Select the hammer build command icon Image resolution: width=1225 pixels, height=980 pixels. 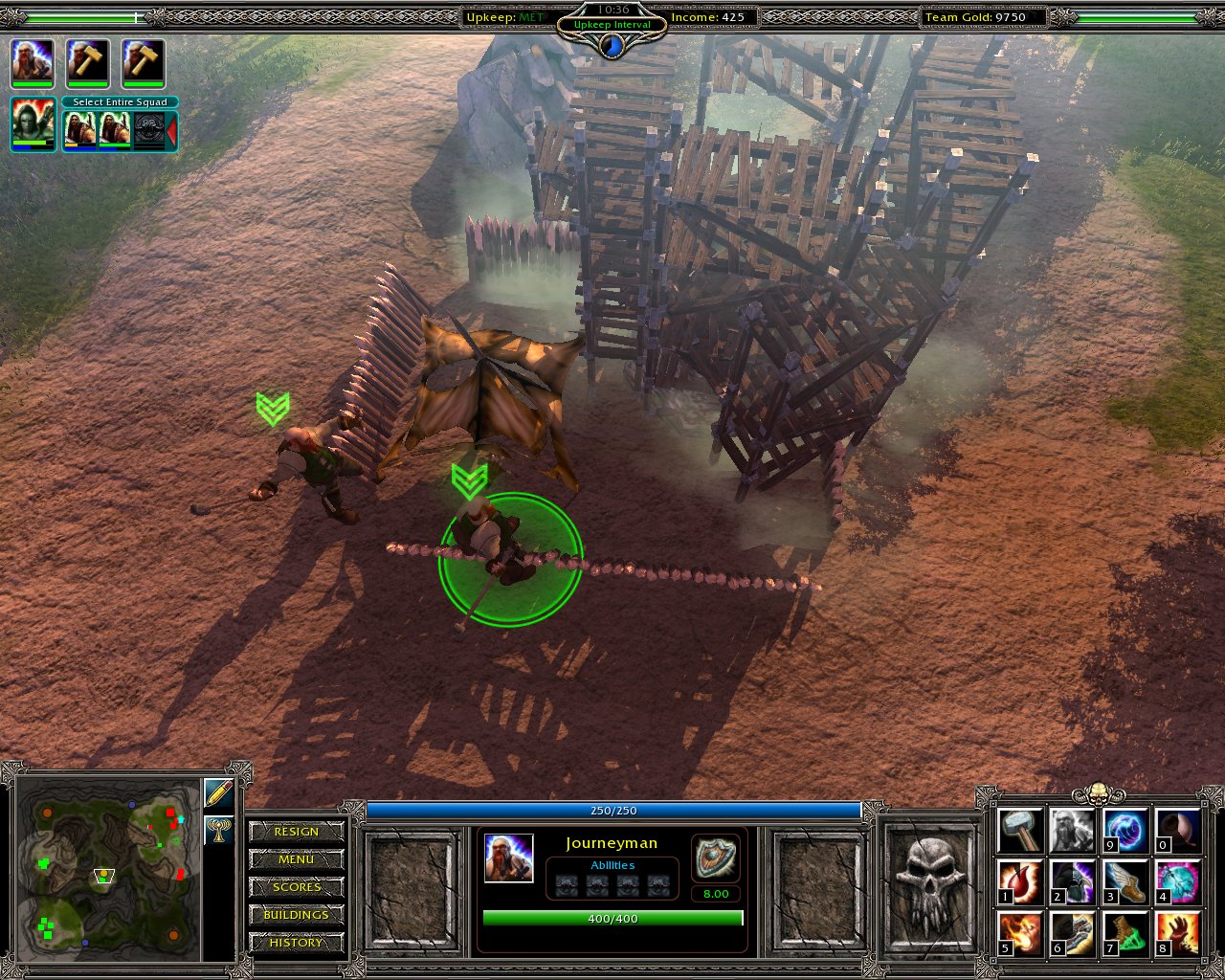(1020, 831)
